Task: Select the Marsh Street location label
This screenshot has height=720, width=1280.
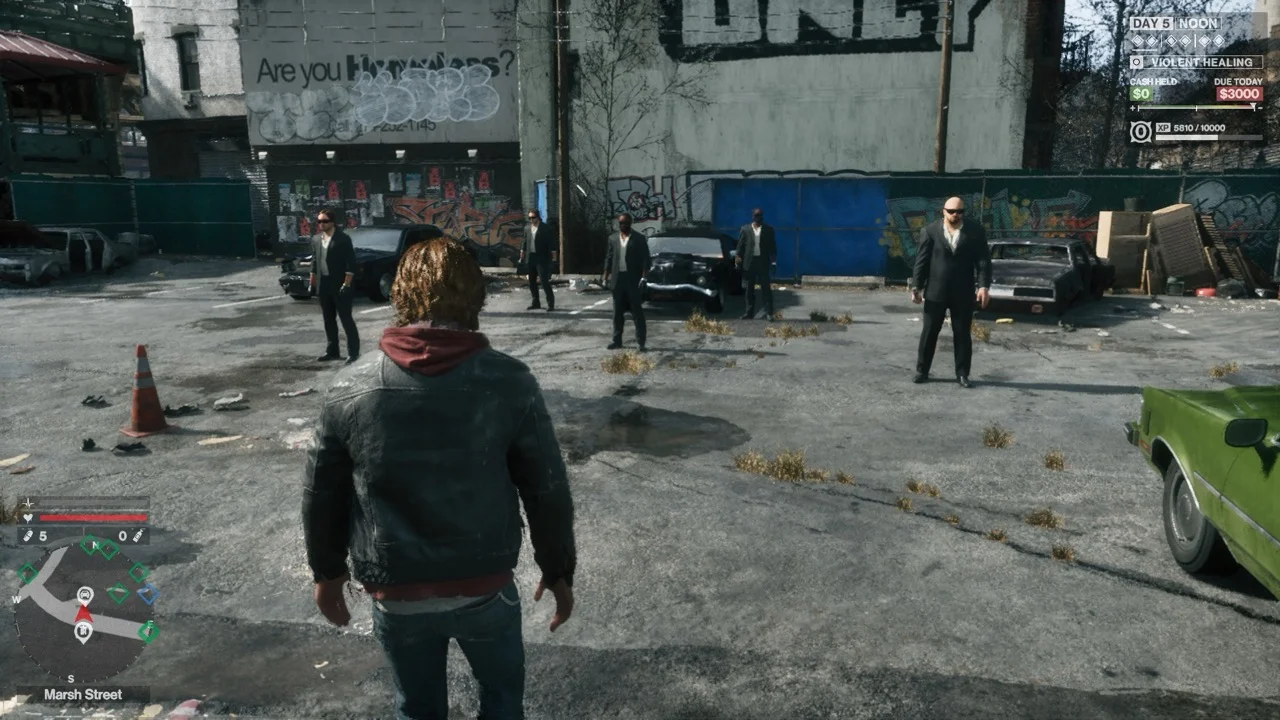Action: coord(84,694)
